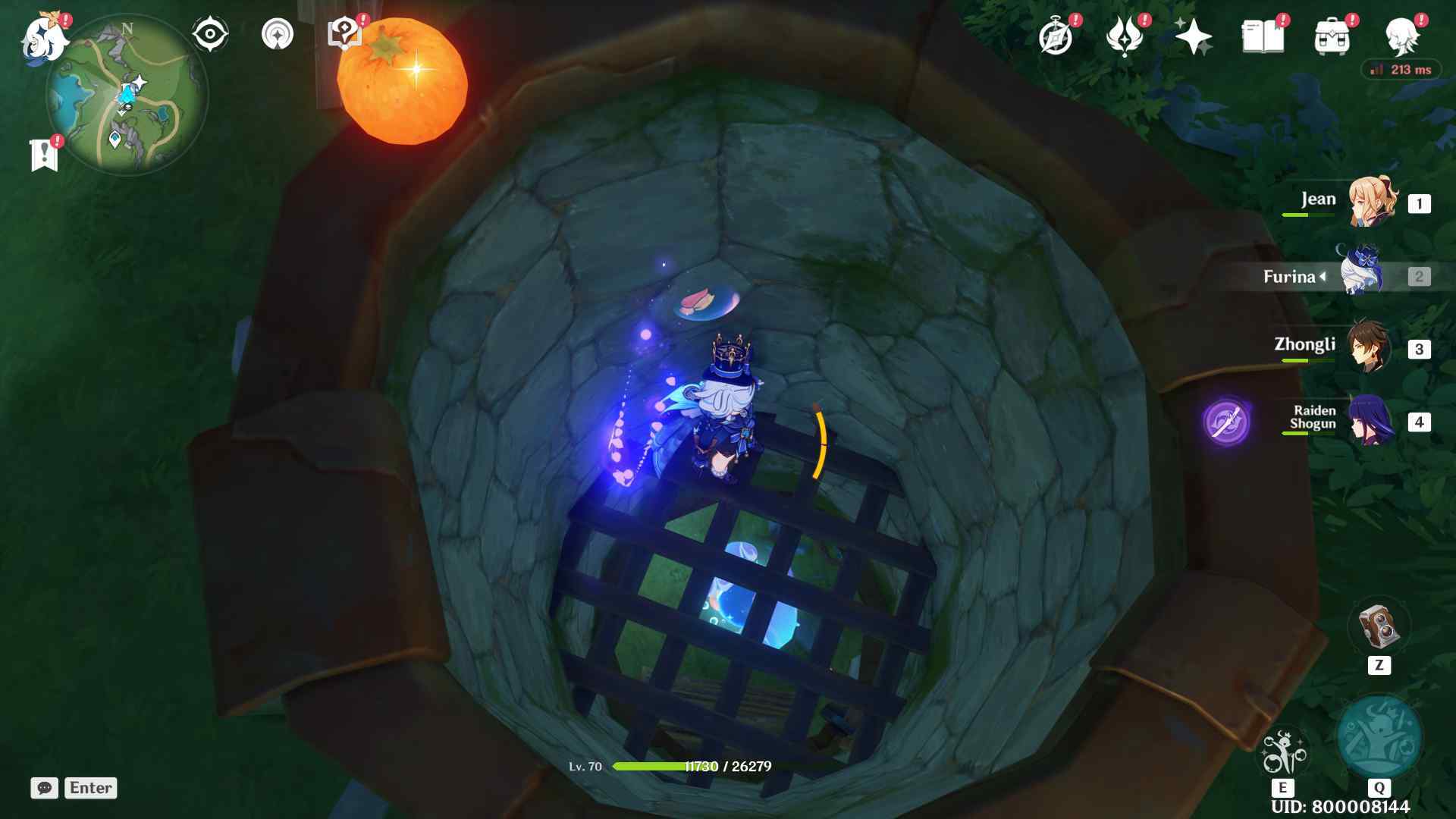
Task: Open the Character menu icon
Action: click(1401, 36)
